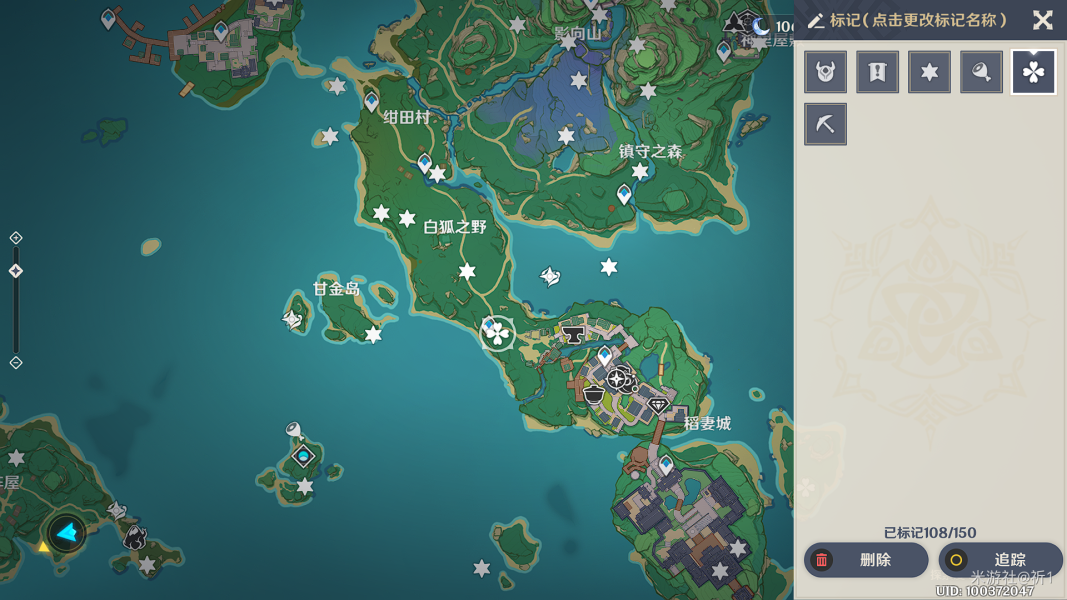Edit the marker name title field
This screenshot has width=1067, height=600.
tap(917, 20)
